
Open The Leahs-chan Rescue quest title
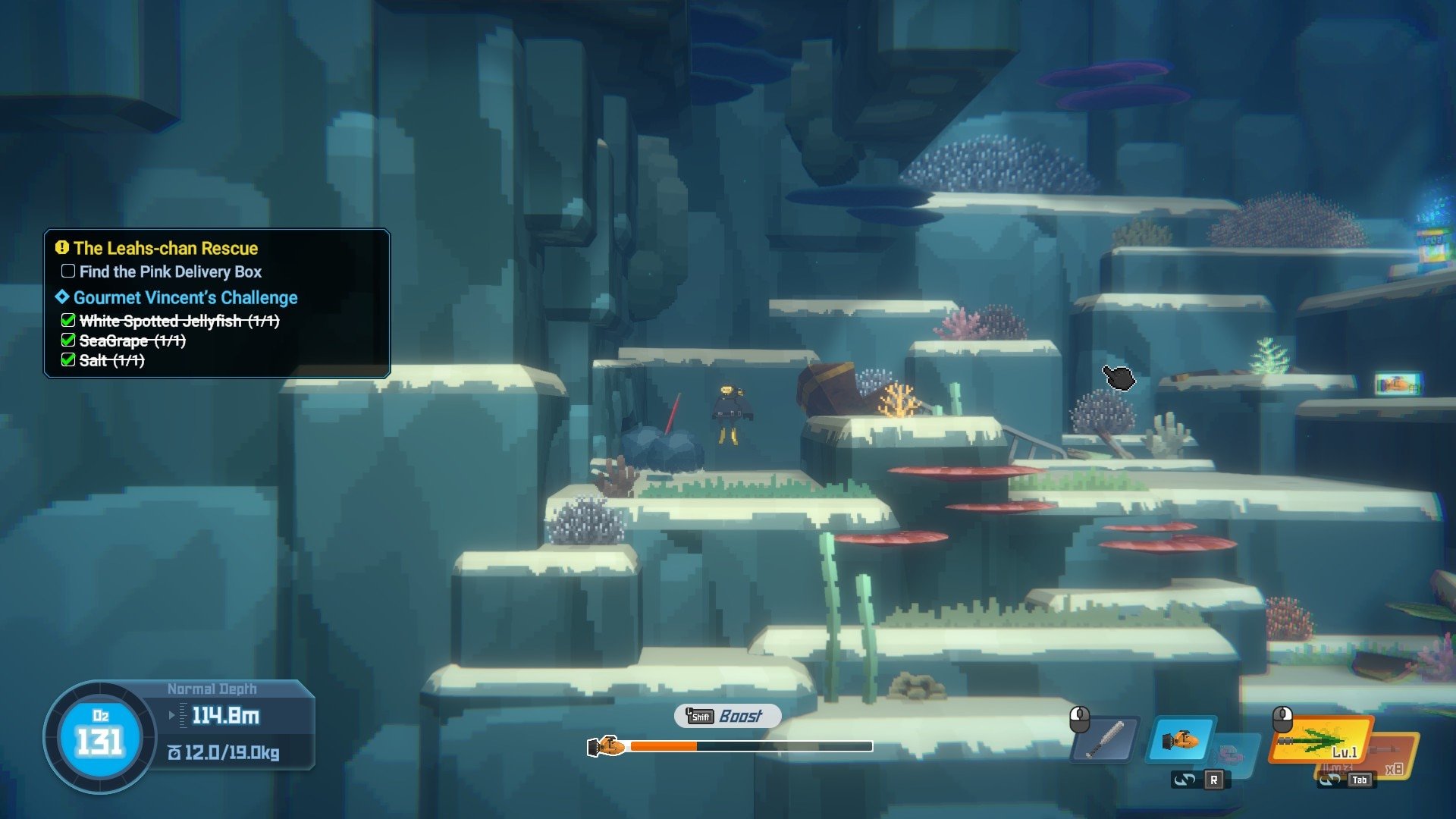[165, 249]
